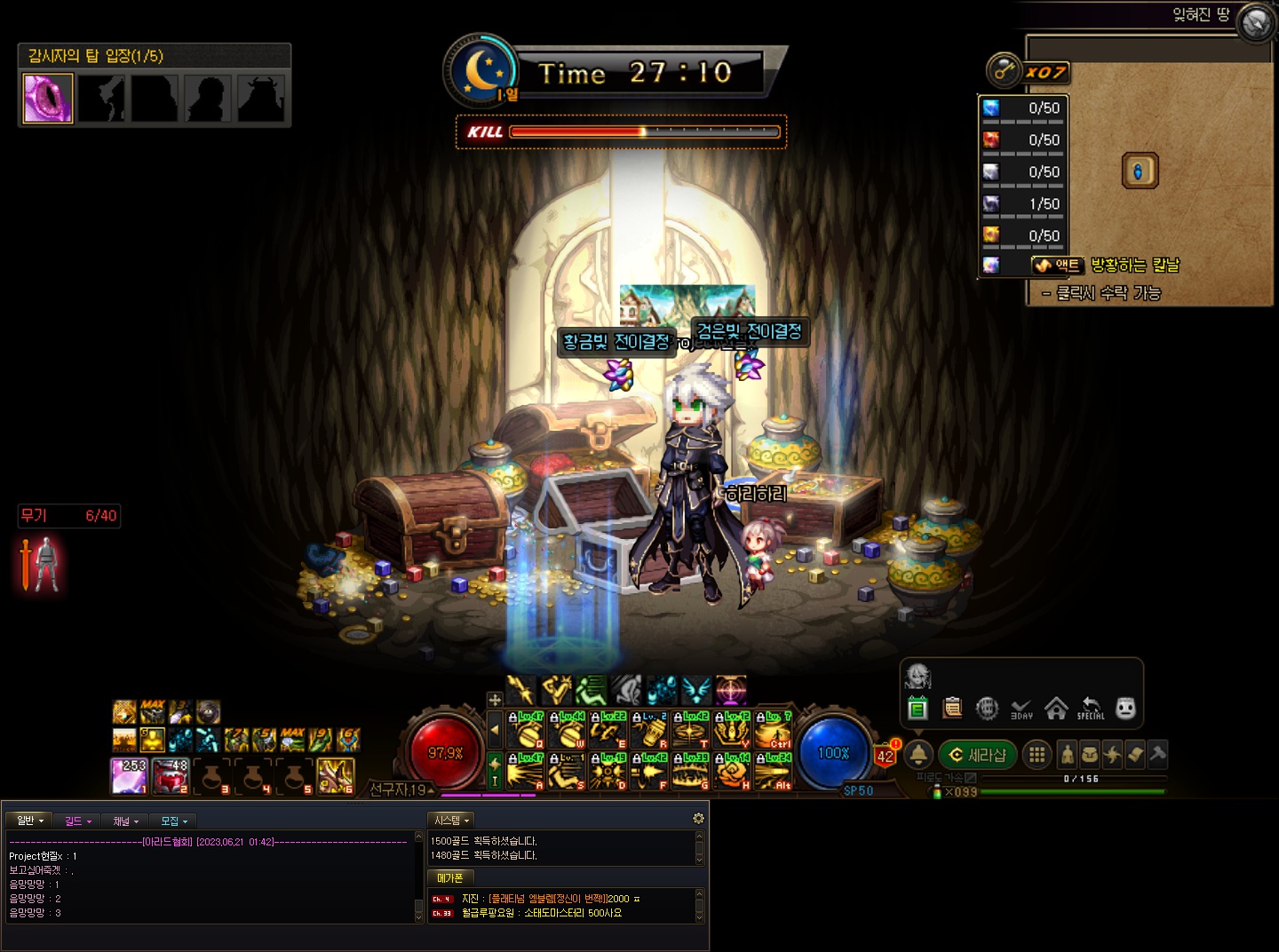Screen dimensions: 1279x952
Task: Open the 시스템 message dropdown
Action: [x=451, y=821]
